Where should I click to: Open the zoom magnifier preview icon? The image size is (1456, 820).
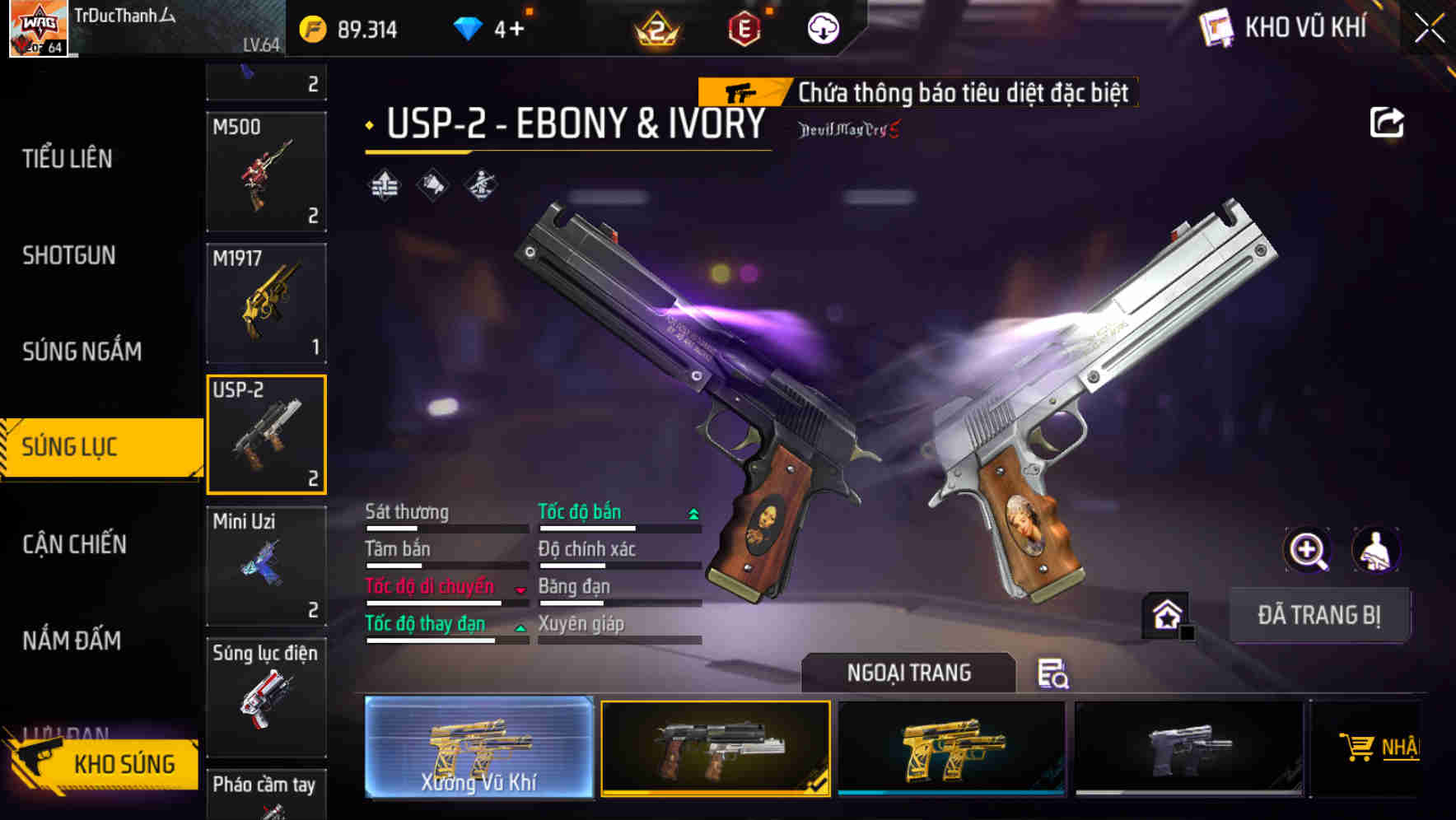tap(1308, 550)
